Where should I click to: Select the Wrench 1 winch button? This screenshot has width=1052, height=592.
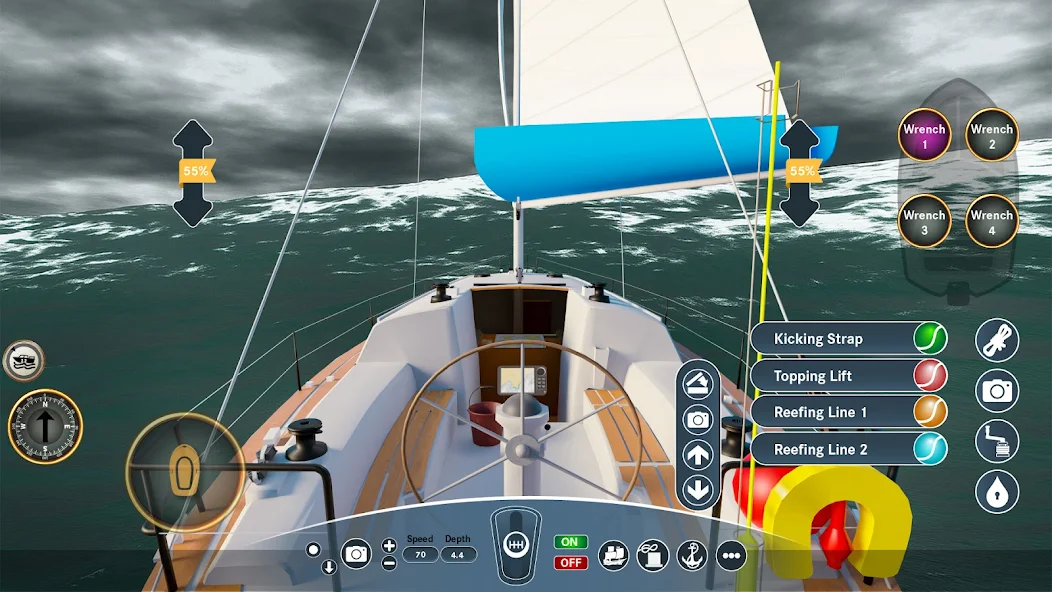tap(924, 135)
